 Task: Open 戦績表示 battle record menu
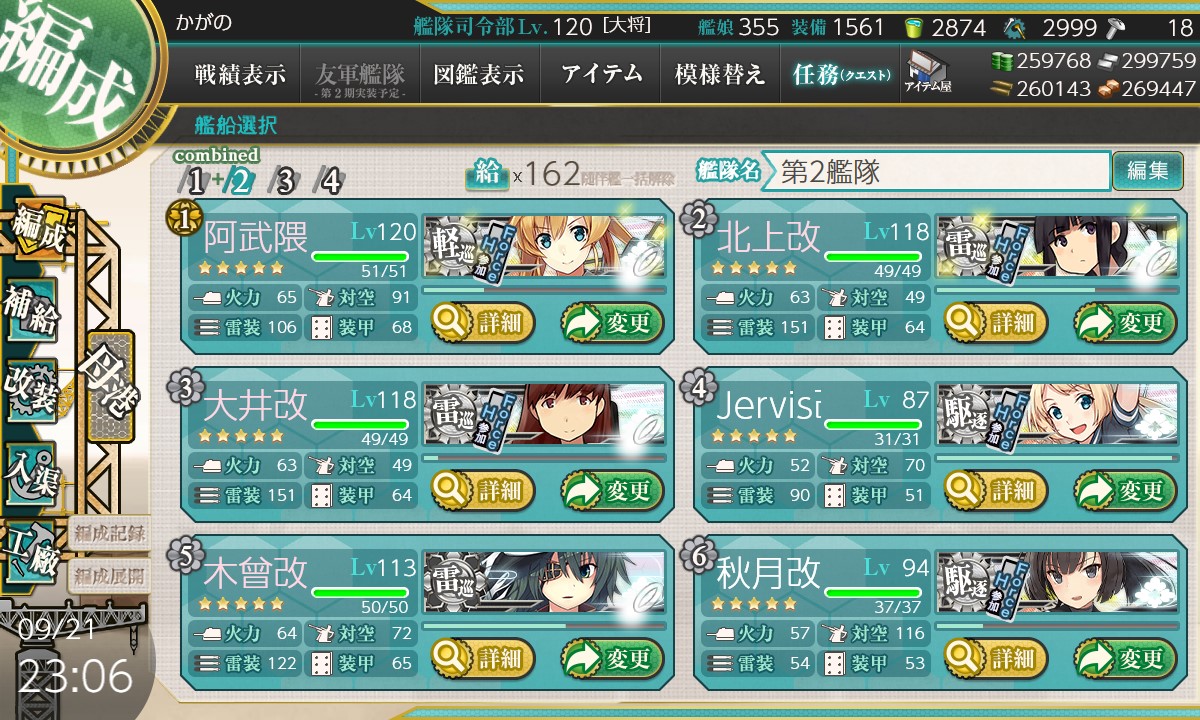click(x=240, y=74)
